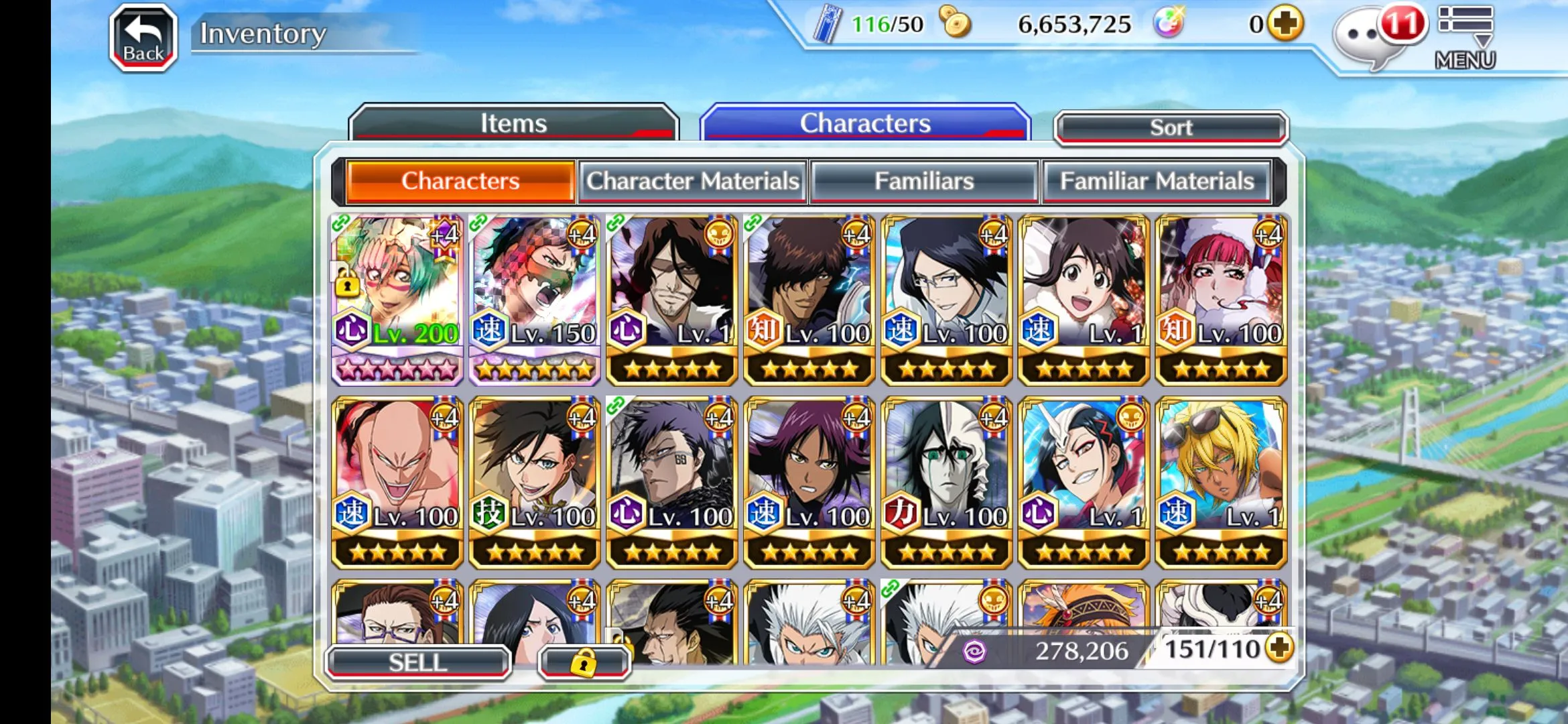
Task: Show the orange Characters sub-tab
Action: click(x=460, y=181)
